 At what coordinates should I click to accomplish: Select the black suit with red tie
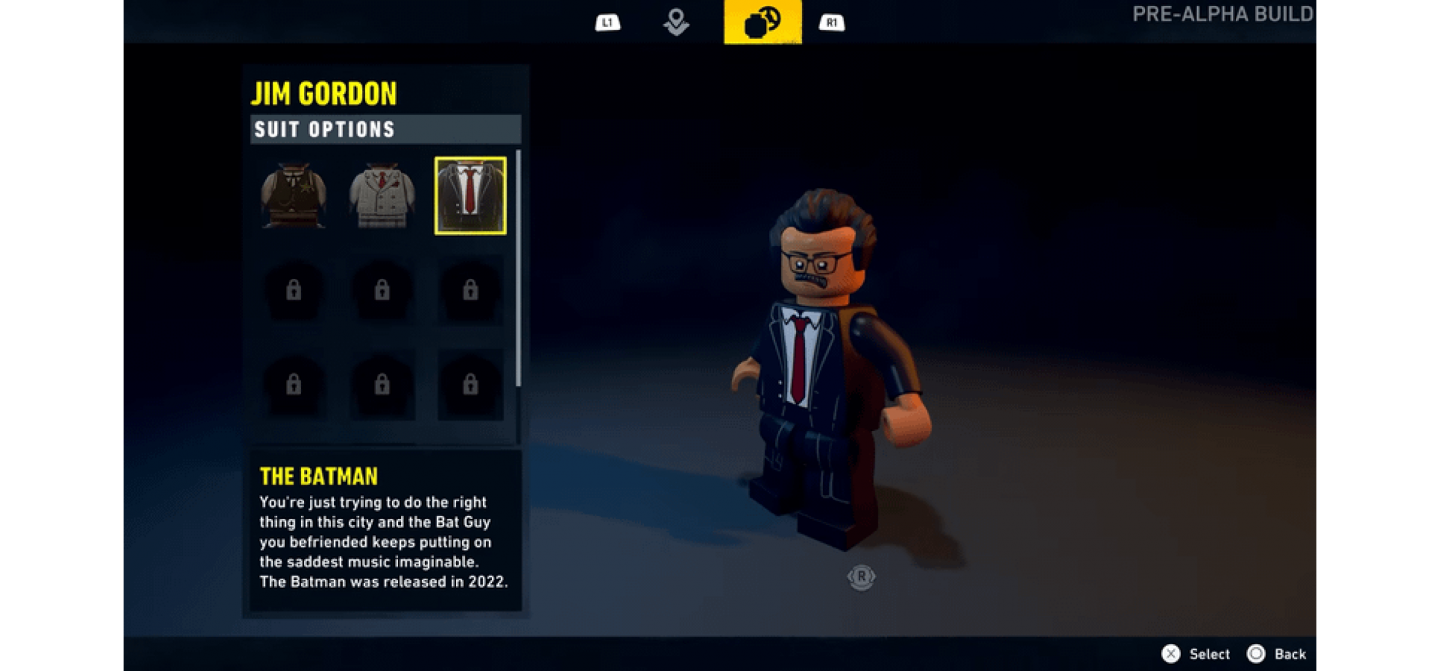[x=470, y=196]
